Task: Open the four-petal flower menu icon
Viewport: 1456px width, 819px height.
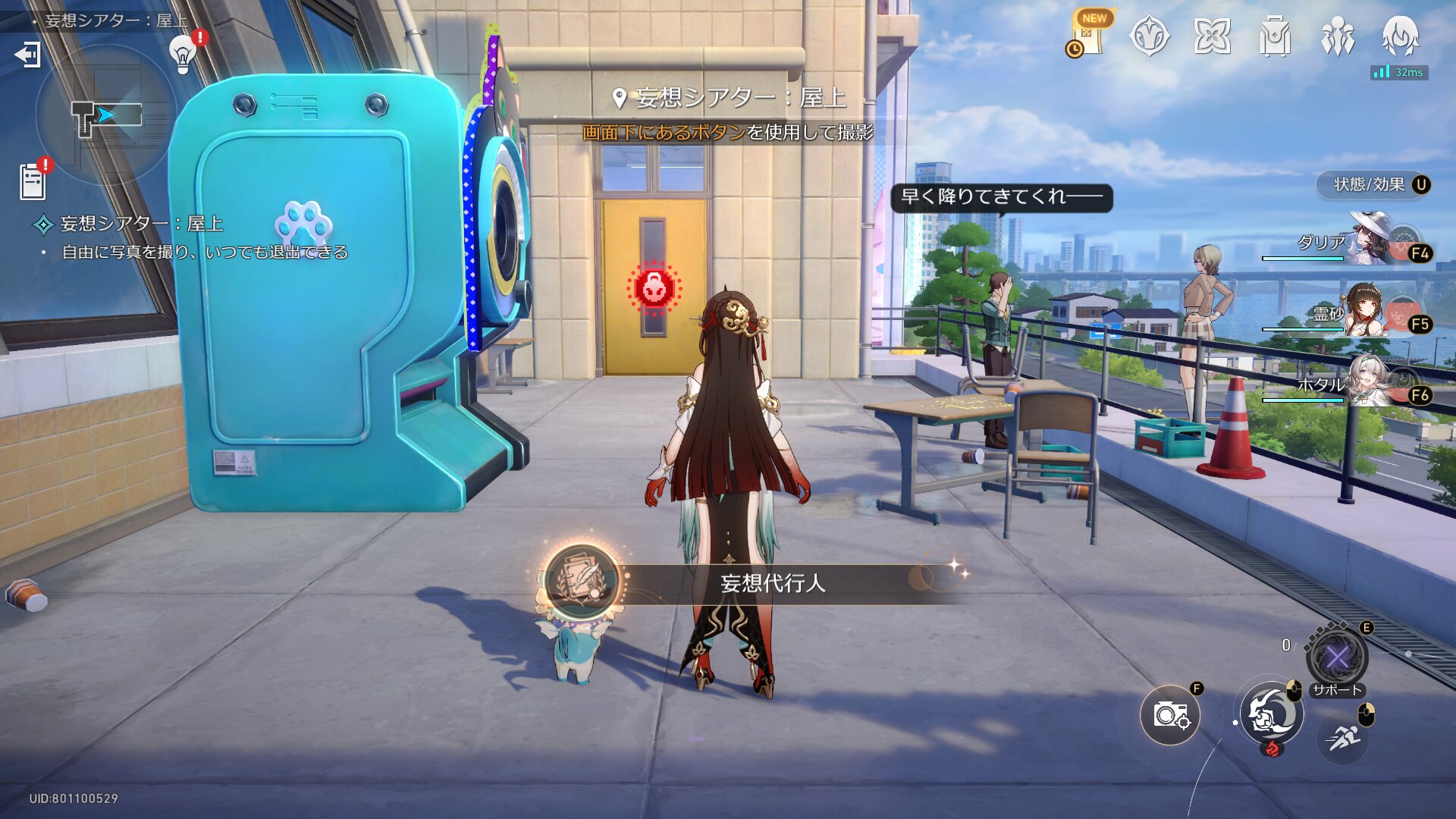Action: [x=1212, y=36]
